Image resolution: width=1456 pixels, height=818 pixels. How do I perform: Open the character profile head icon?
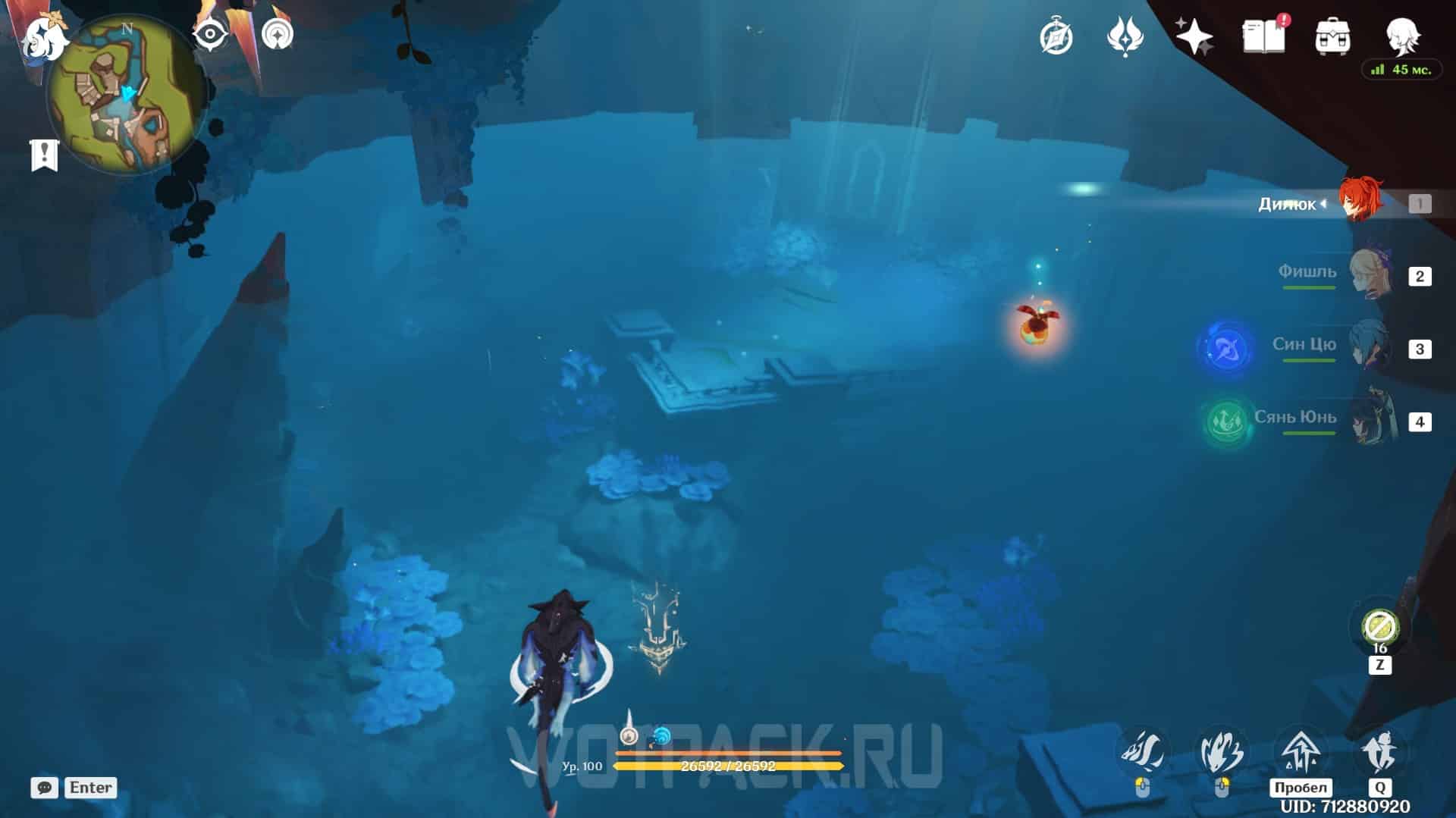point(1401,35)
